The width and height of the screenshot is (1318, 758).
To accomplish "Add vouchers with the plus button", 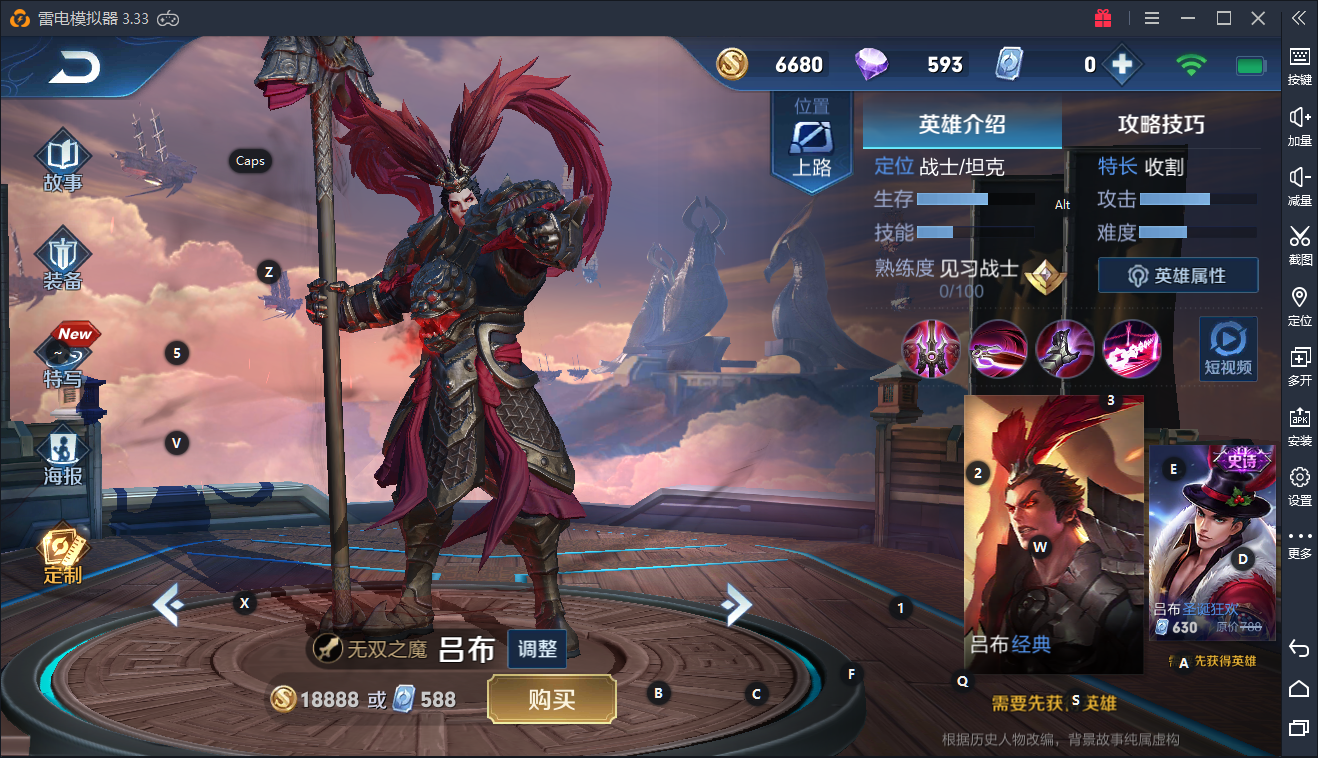I will click(1122, 65).
